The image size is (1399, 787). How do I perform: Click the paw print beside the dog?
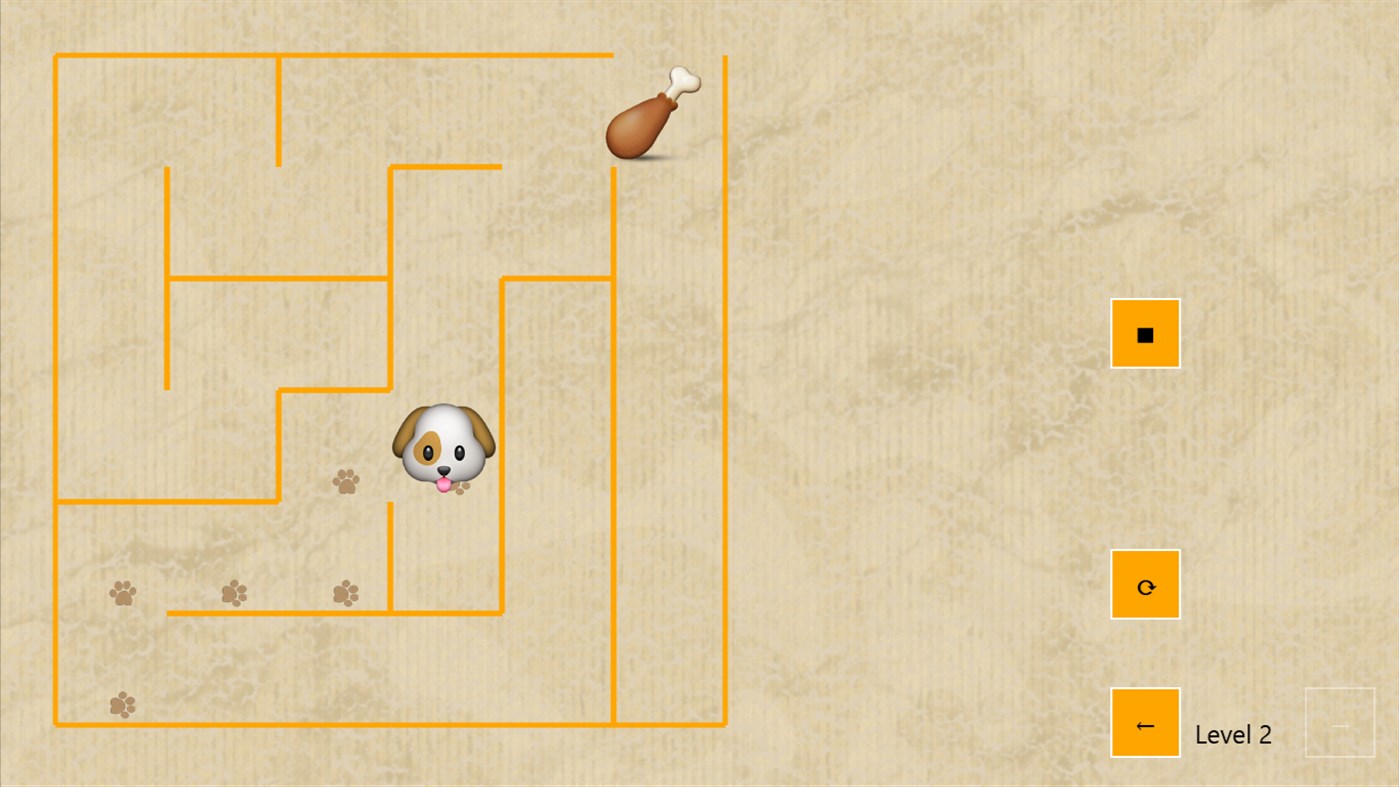(348, 482)
